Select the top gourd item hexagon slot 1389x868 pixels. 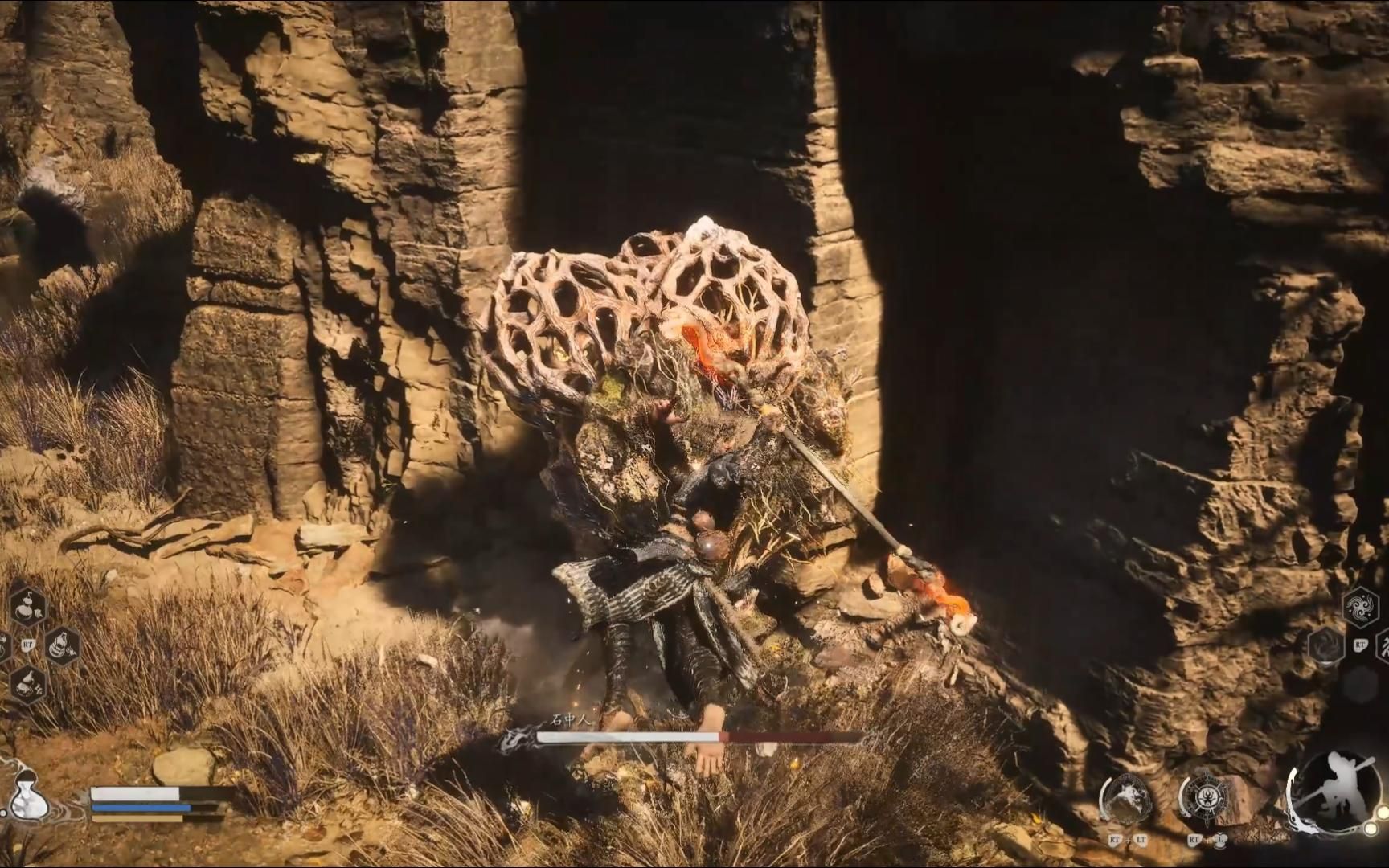point(28,607)
